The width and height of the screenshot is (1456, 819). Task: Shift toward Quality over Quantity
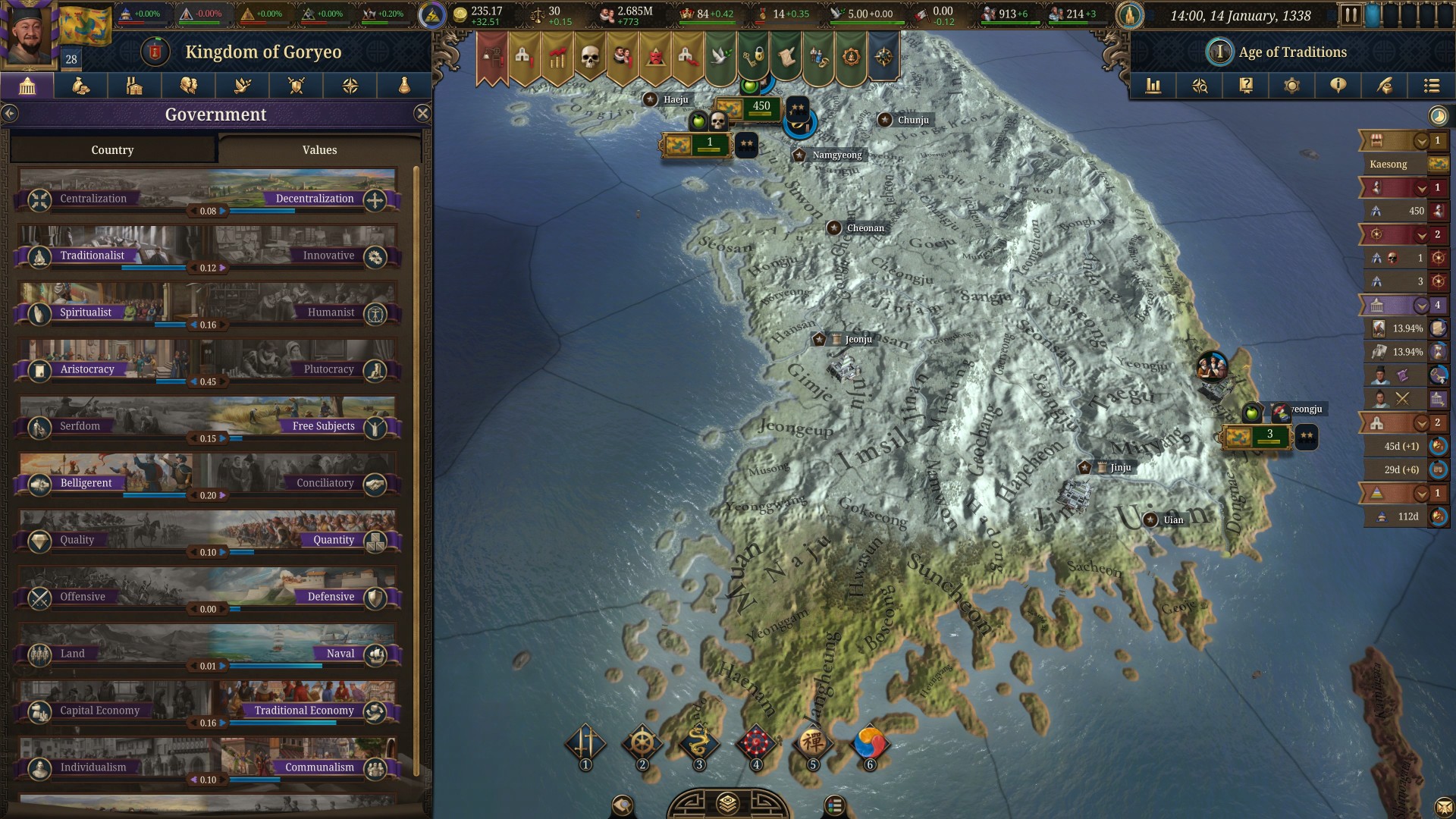(x=39, y=541)
